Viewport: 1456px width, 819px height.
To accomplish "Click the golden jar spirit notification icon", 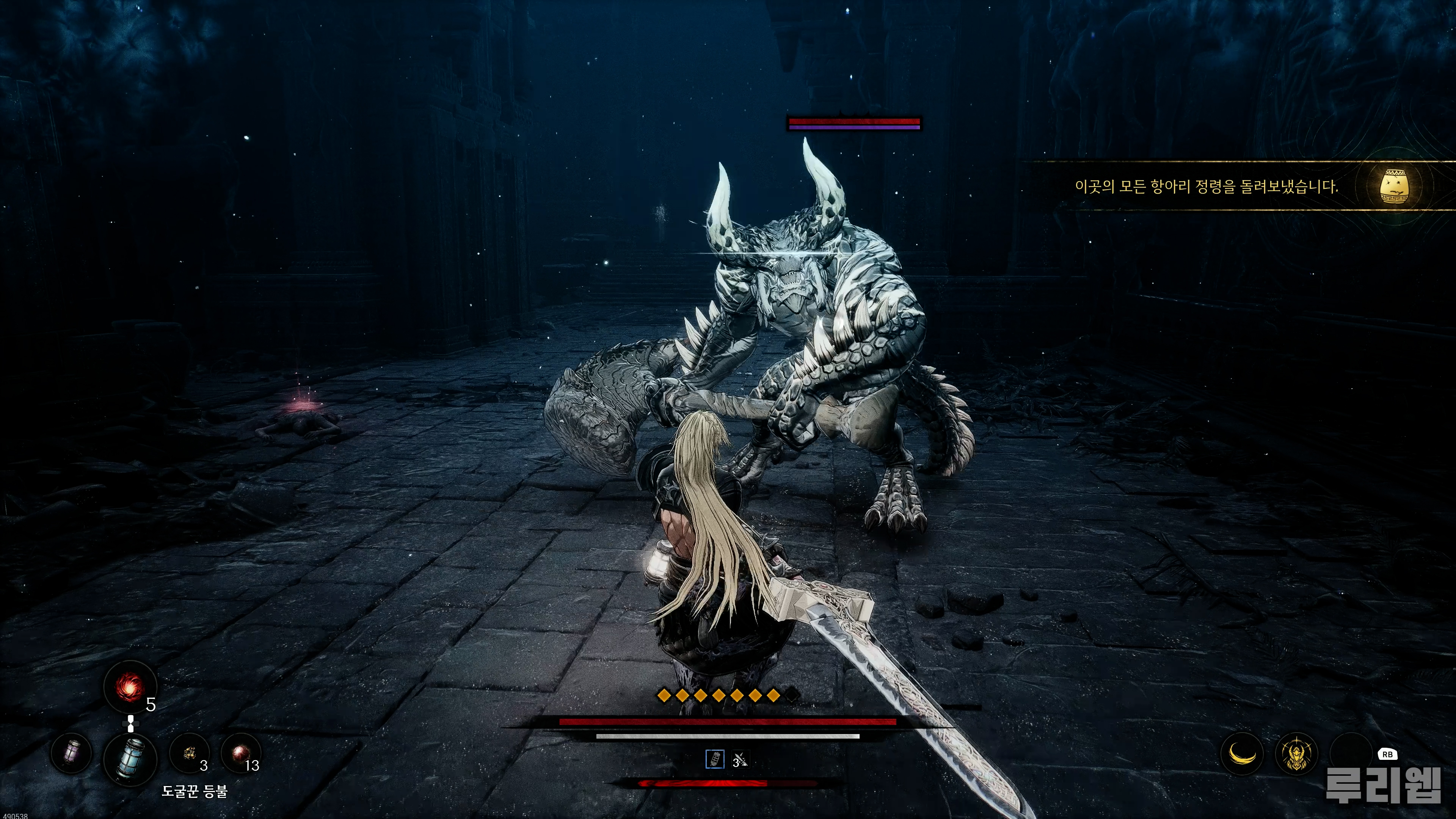I will click(1394, 185).
